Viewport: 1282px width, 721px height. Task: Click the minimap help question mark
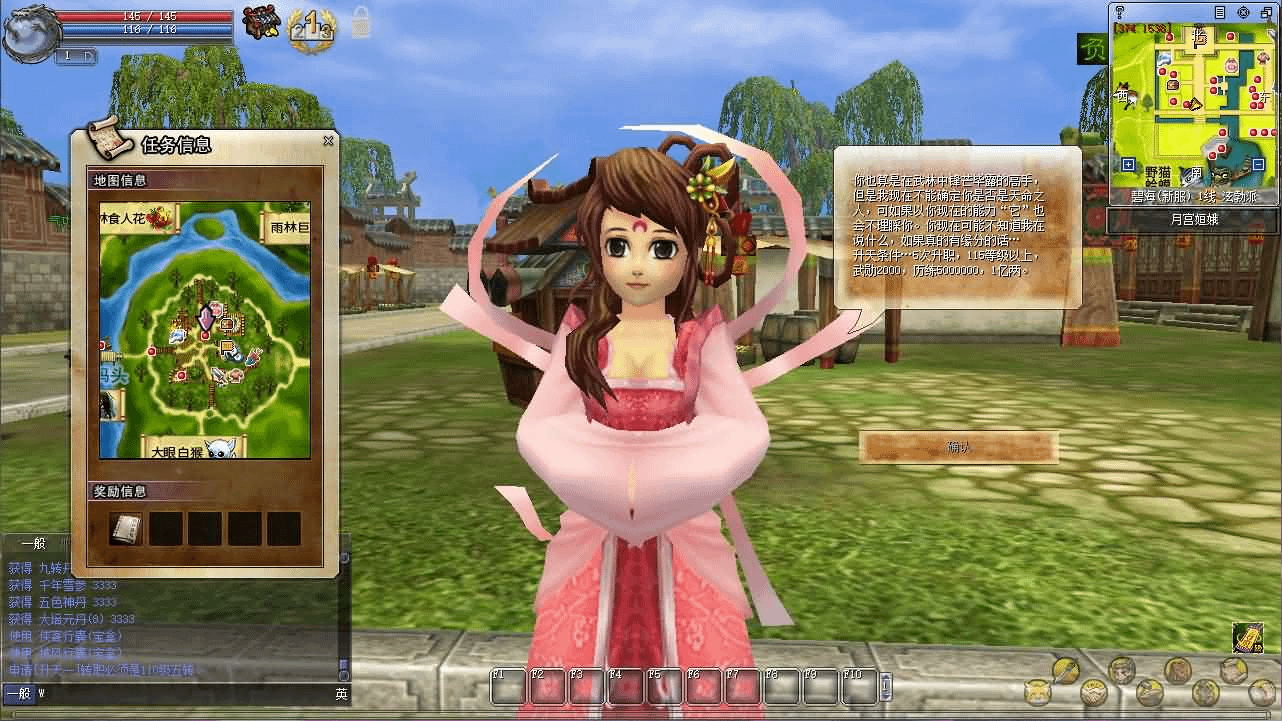pos(1120,12)
